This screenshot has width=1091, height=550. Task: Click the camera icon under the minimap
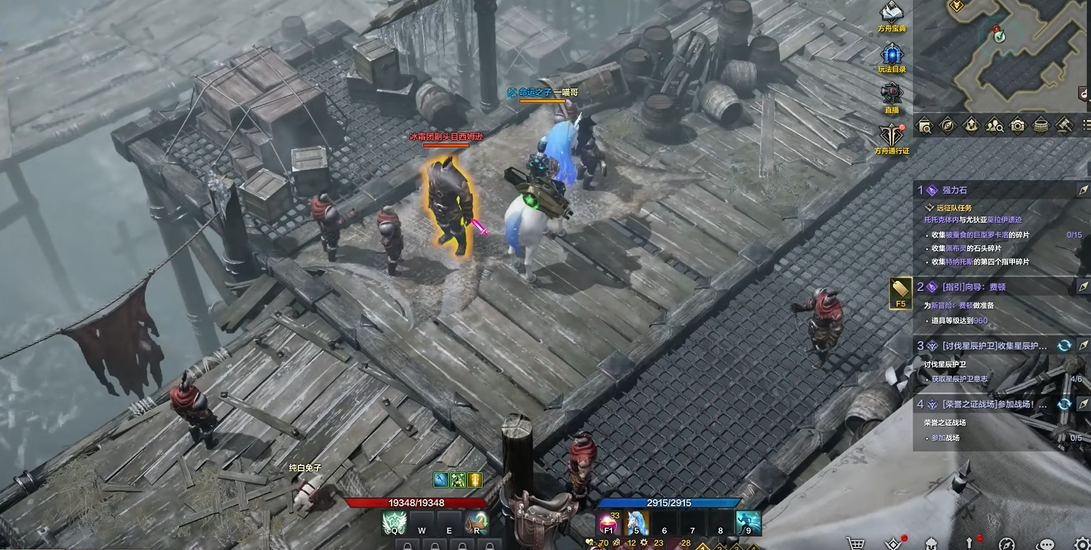(x=1017, y=125)
